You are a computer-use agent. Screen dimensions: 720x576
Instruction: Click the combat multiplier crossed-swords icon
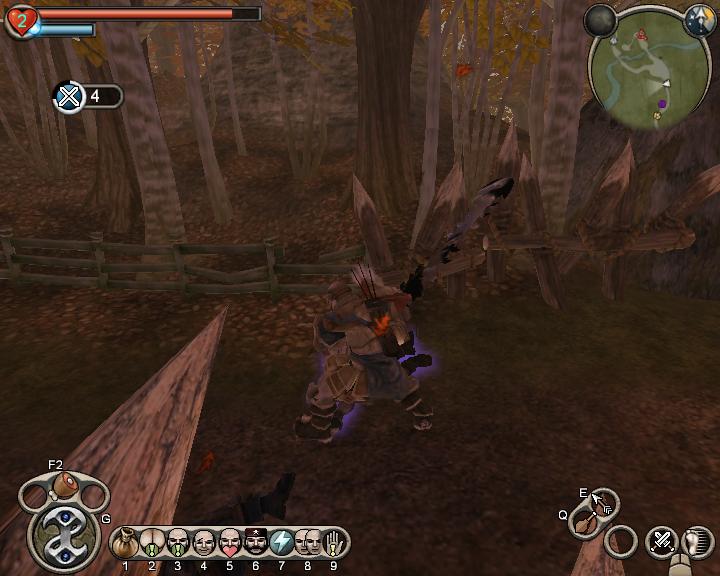tap(68, 97)
